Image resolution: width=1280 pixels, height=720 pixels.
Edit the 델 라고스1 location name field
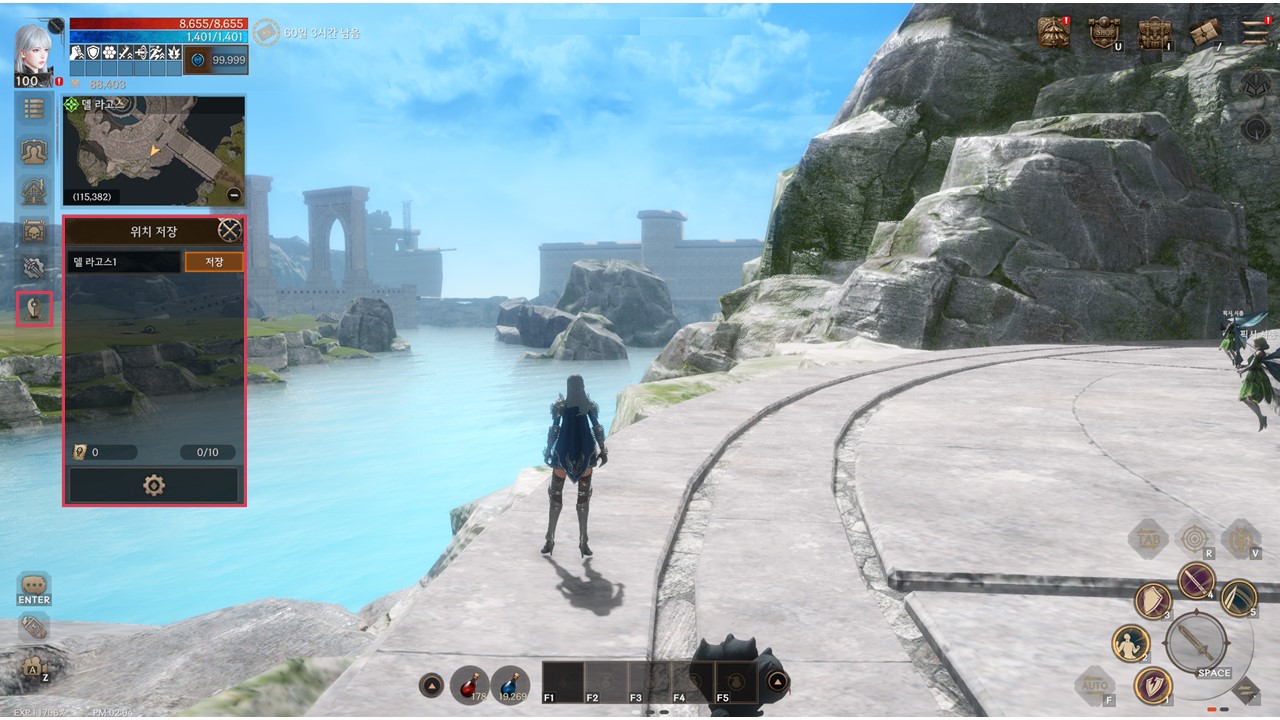[124, 262]
